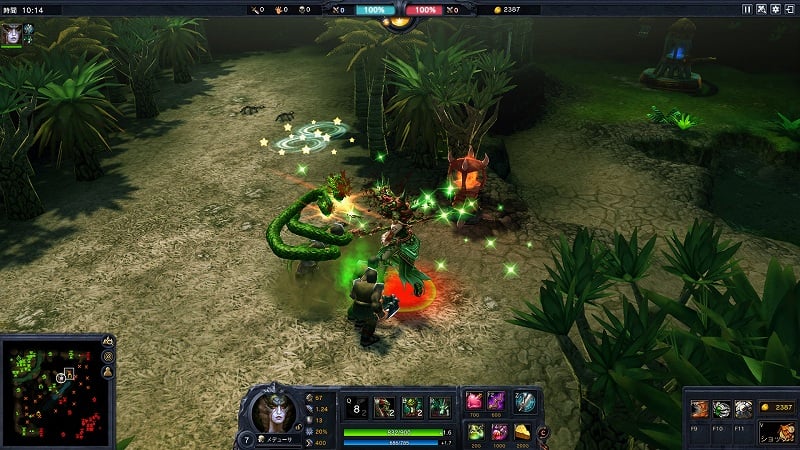Select the green-gem claw inventory slot

click(x=721, y=409)
